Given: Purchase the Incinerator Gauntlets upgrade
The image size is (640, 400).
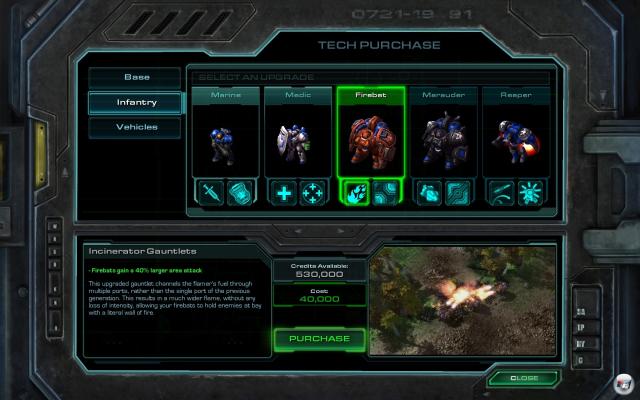Looking at the screenshot, I should 319,338.
